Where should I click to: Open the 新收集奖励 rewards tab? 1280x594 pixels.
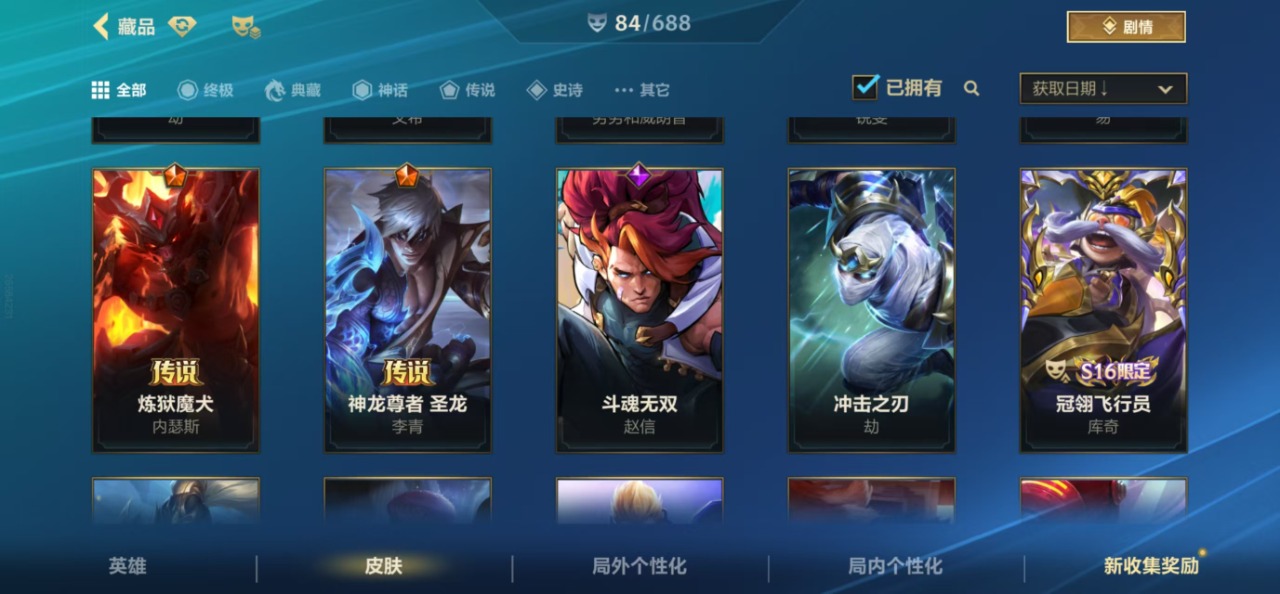[x=1151, y=566]
